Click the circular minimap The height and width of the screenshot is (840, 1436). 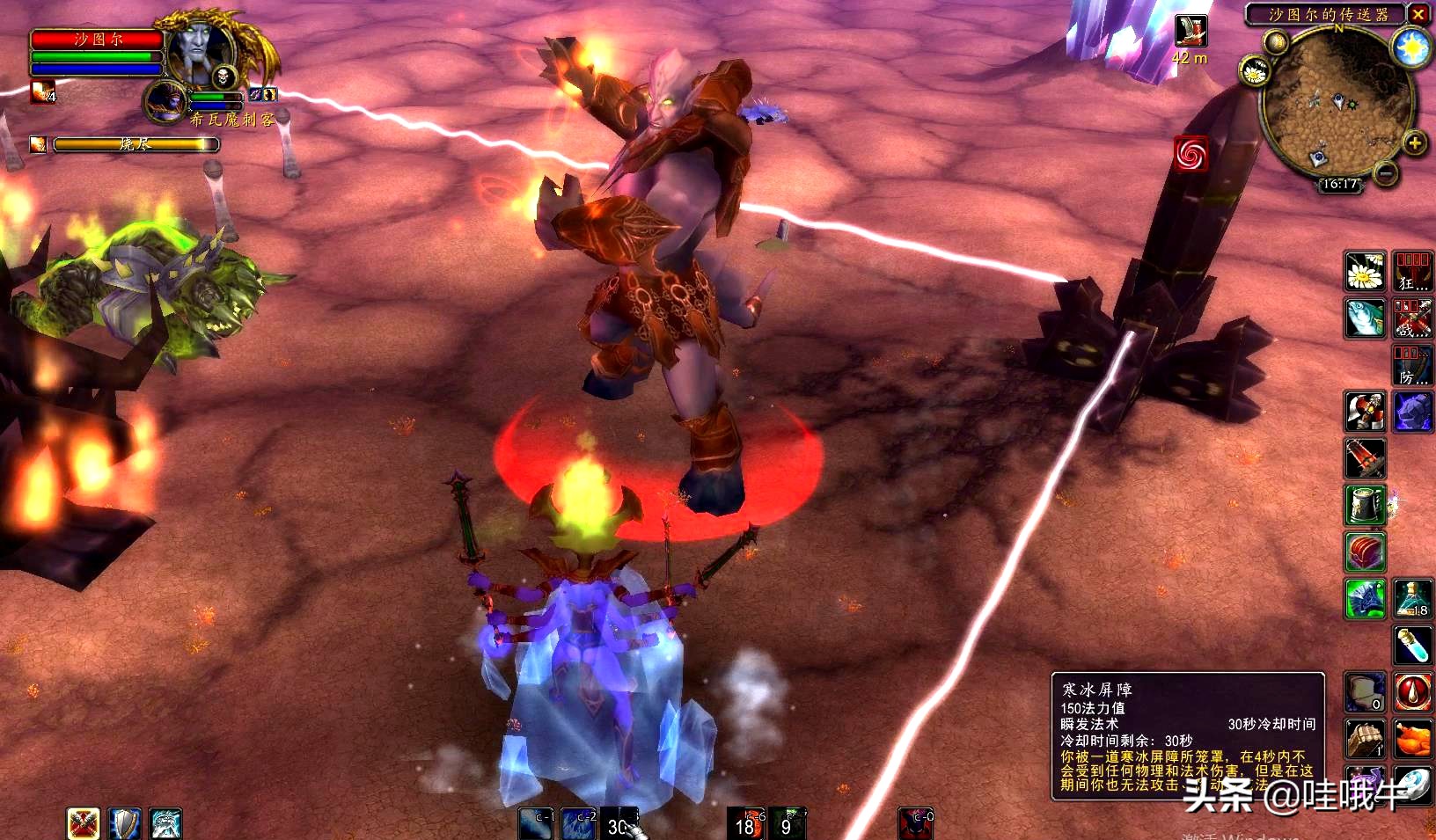pos(1336,104)
